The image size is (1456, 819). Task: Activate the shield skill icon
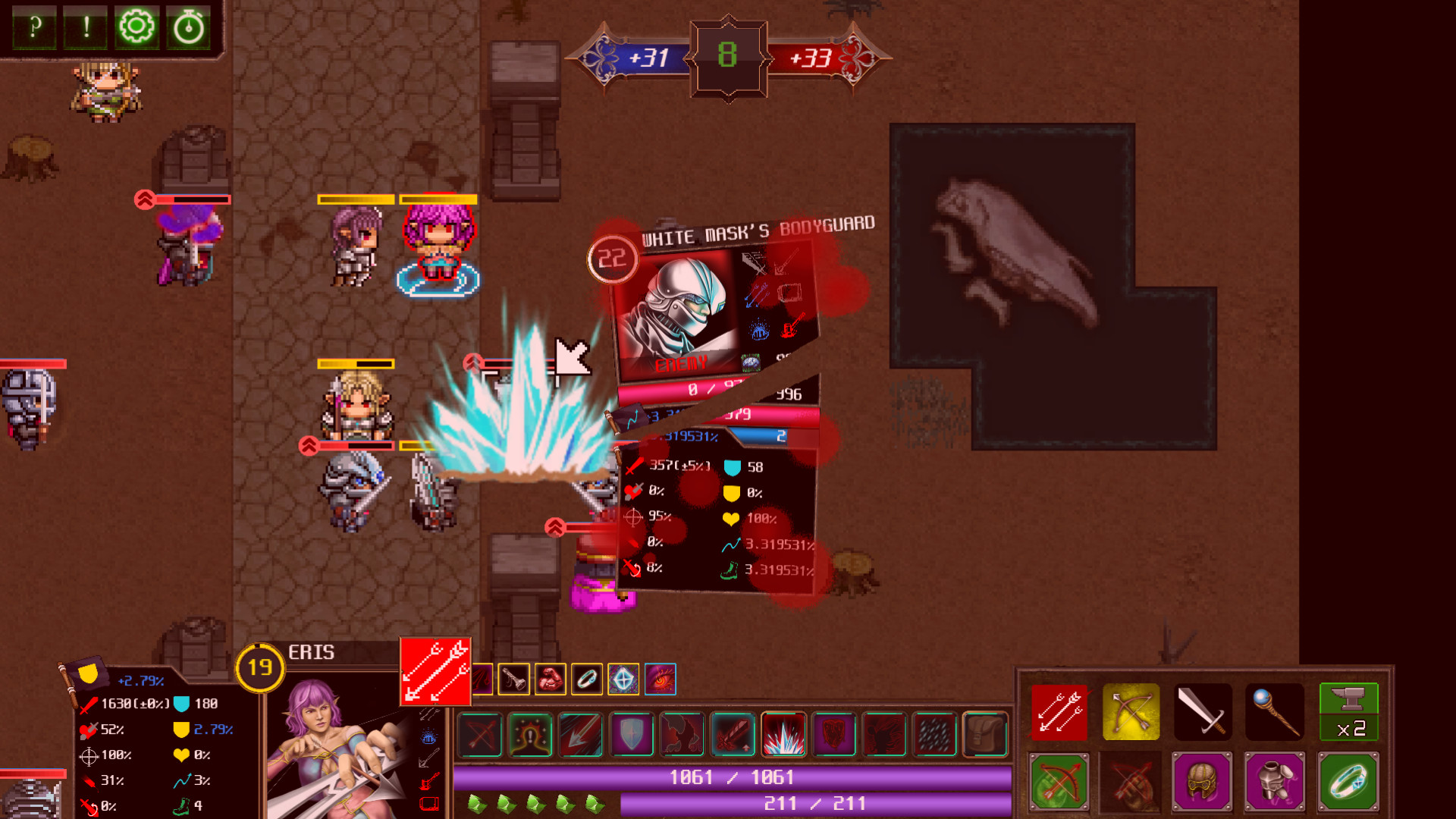click(x=631, y=734)
